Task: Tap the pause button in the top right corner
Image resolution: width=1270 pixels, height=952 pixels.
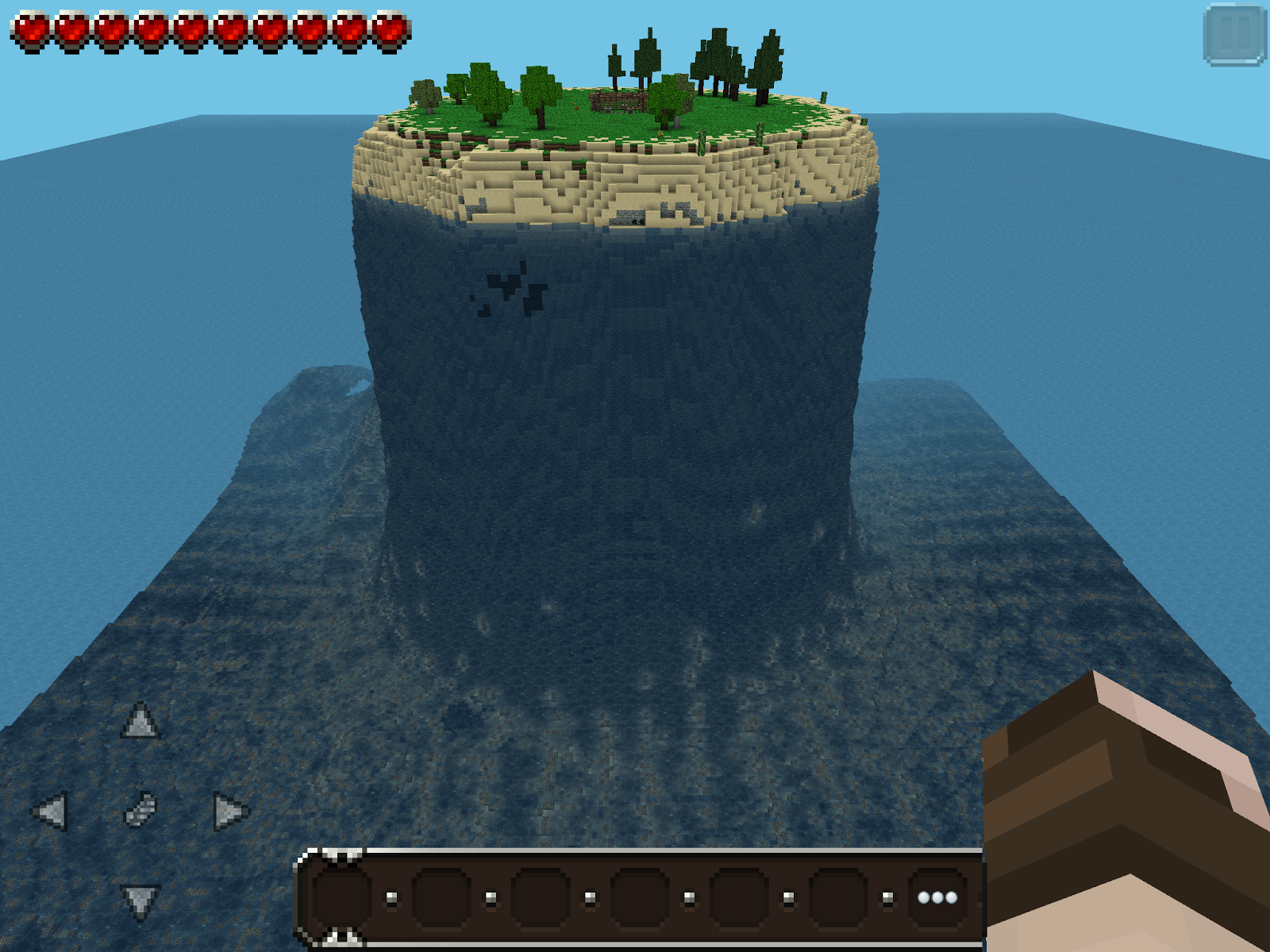Action: pyautogui.click(x=1236, y=34)
